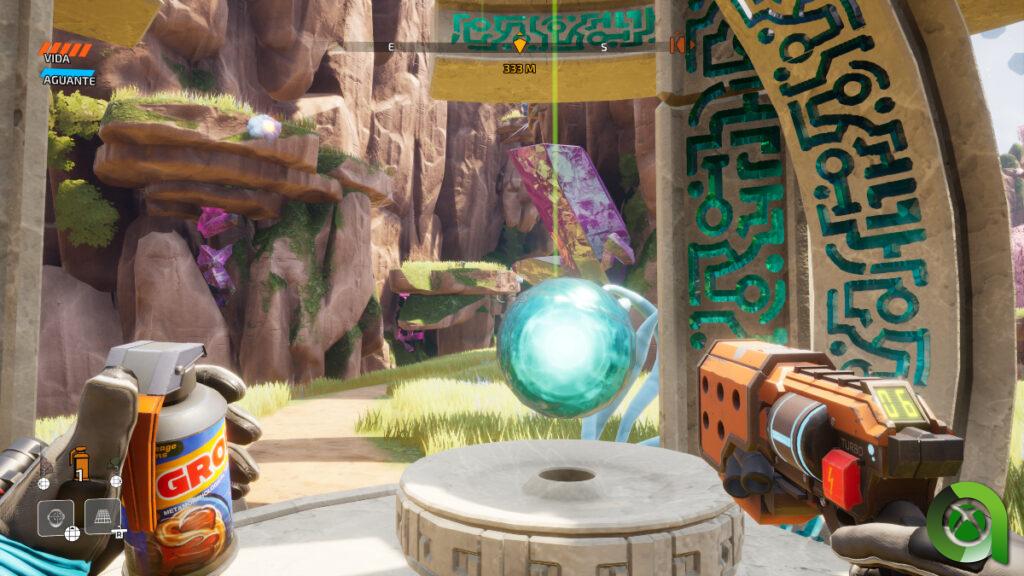Activate the round creature ability slot
Viewport: 1024px width, 576px height.
pos(56,517)
